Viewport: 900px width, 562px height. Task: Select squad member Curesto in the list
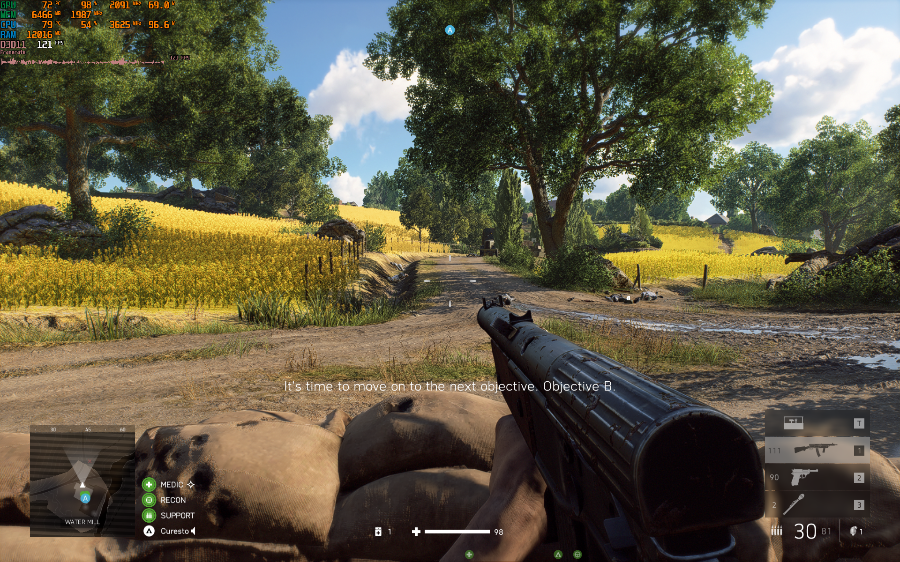click(172, 531)
